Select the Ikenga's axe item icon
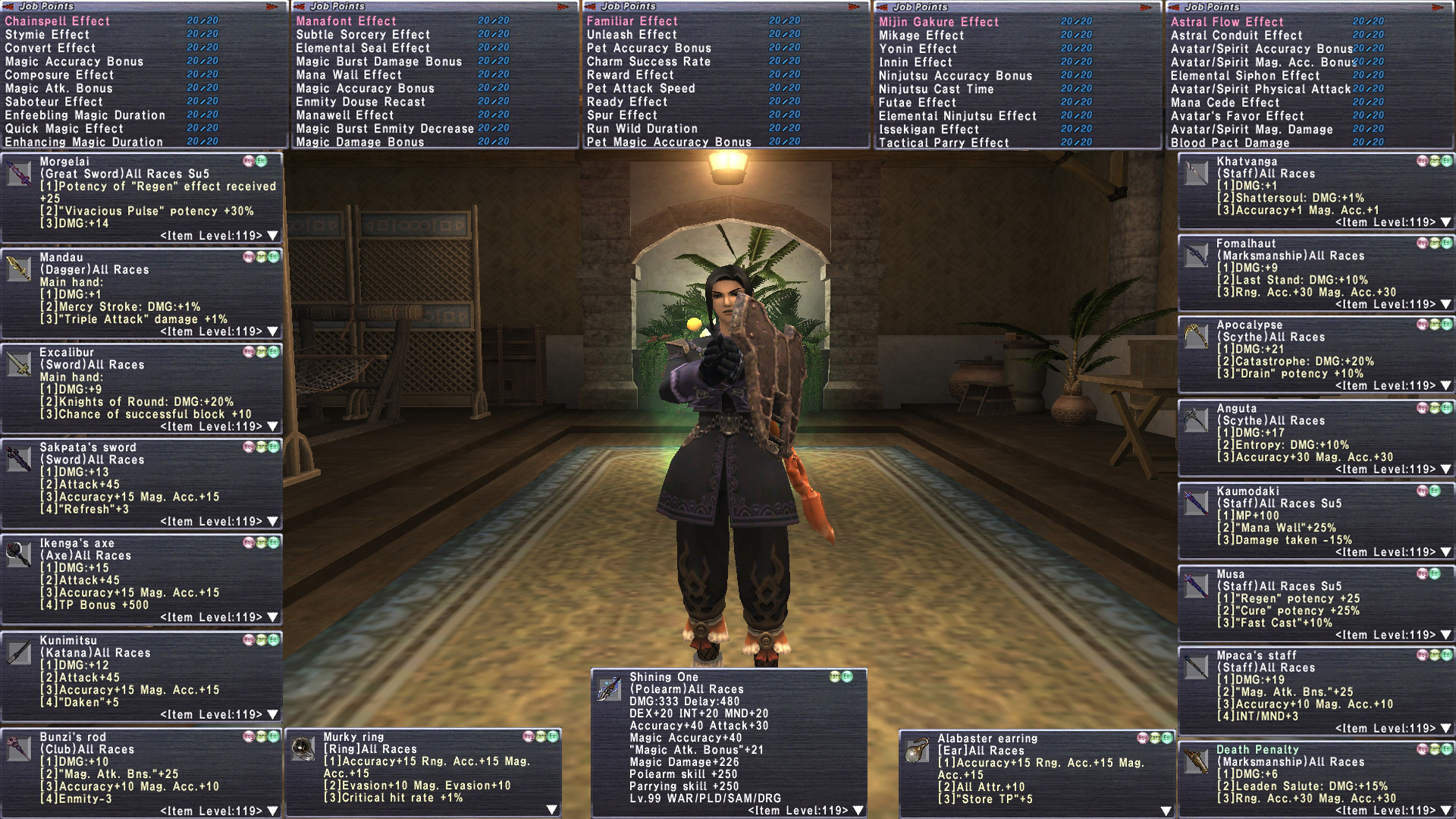The height and width of the screenshot is (819, 1456). (18, 554)
